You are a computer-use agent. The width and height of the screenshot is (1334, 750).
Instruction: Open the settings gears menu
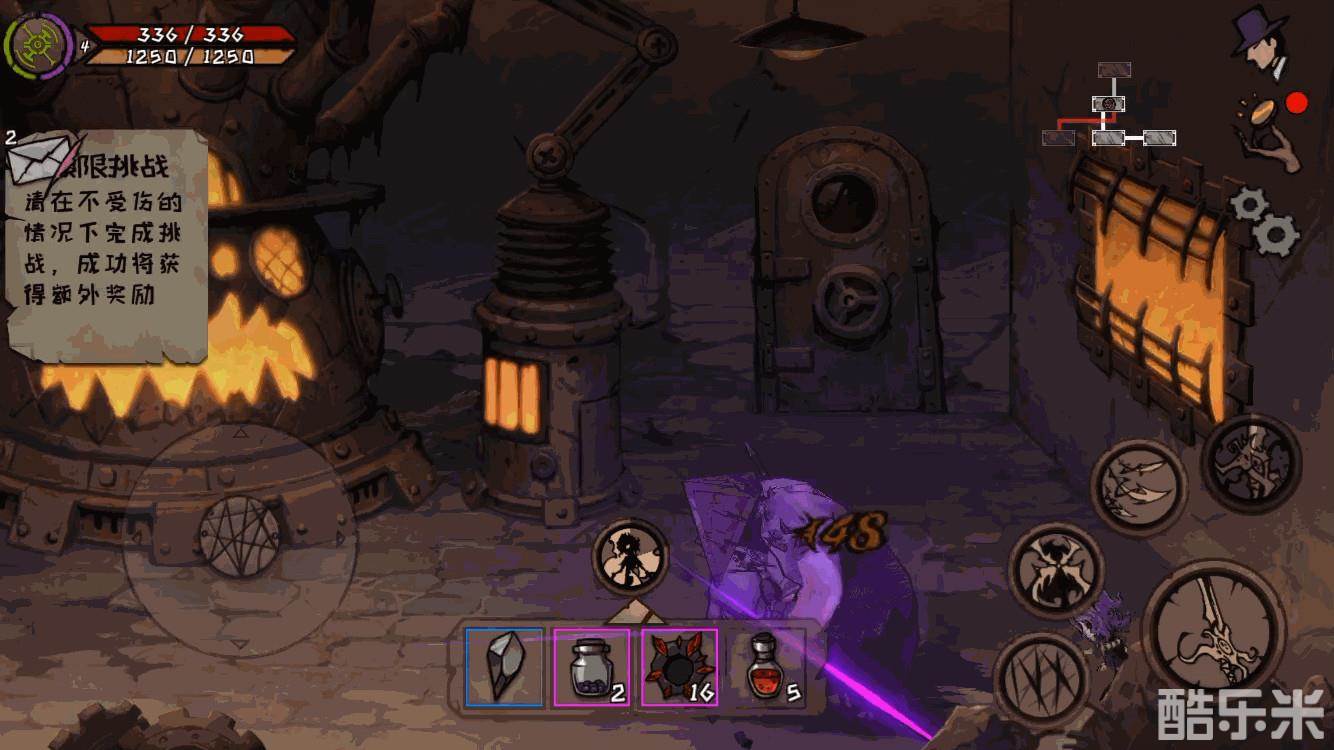pyautogui.click(x=1264, y=220)
